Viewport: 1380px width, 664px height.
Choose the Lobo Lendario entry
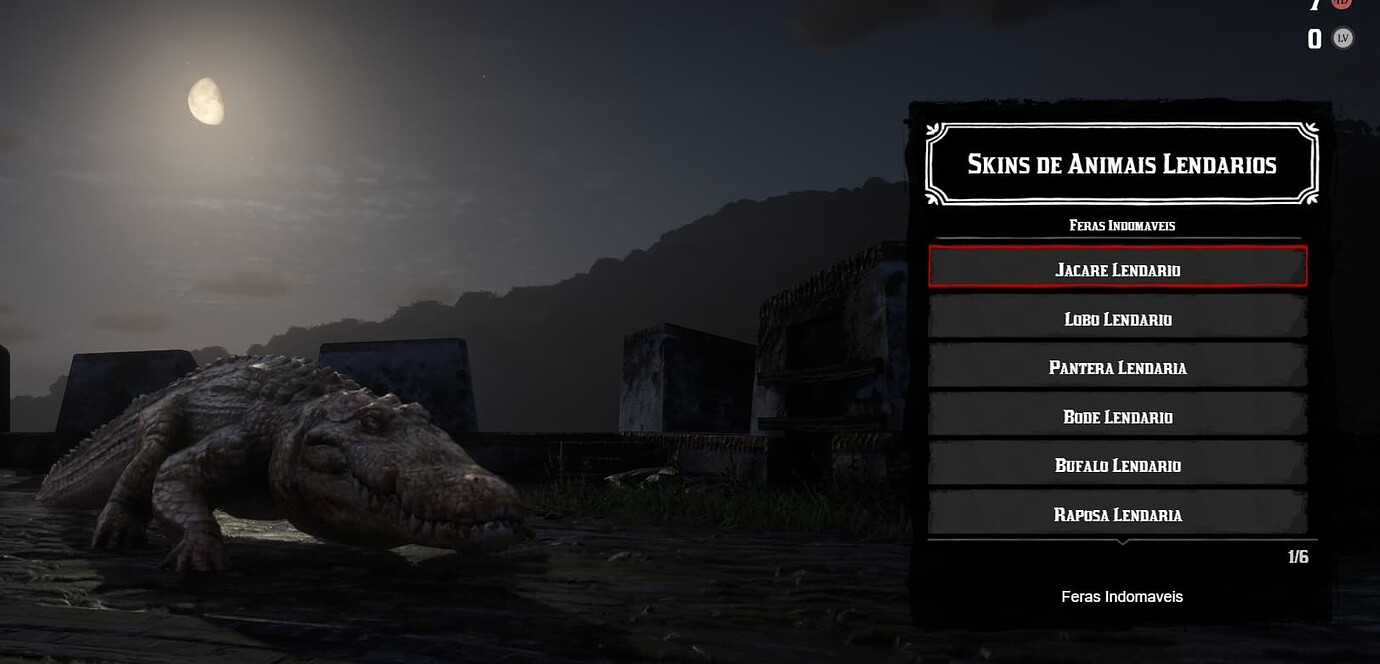pyautogui.click(x=1117, y=318)
